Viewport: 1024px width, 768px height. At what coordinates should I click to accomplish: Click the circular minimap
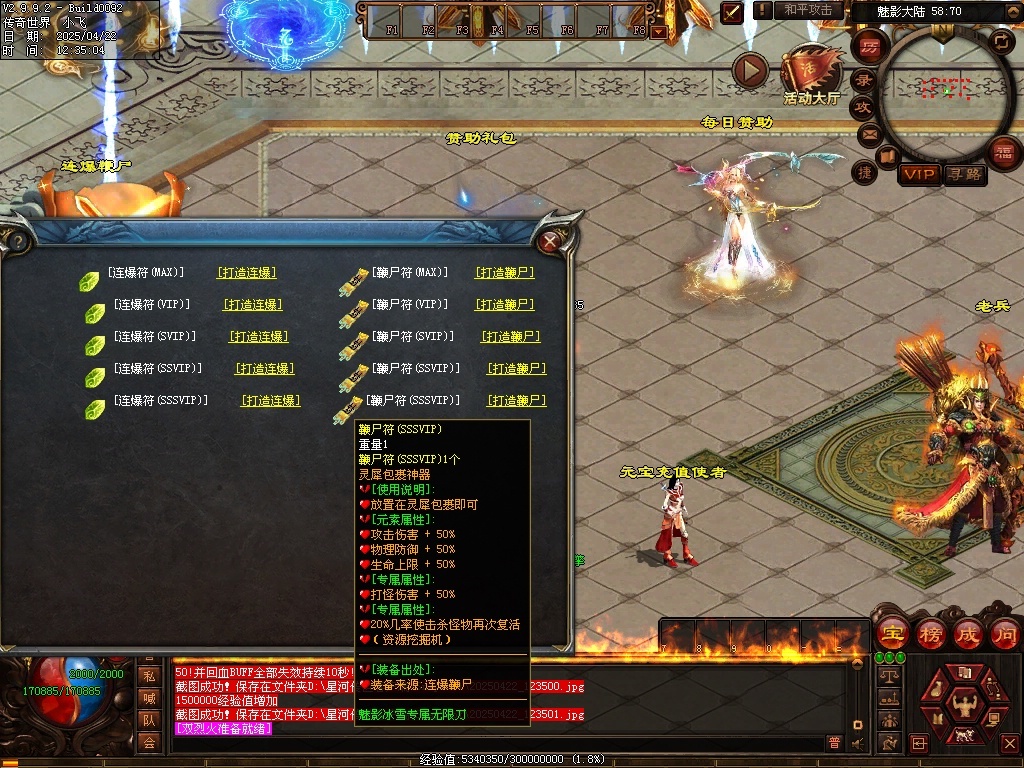pyautogui.click(x=944, y=92)
